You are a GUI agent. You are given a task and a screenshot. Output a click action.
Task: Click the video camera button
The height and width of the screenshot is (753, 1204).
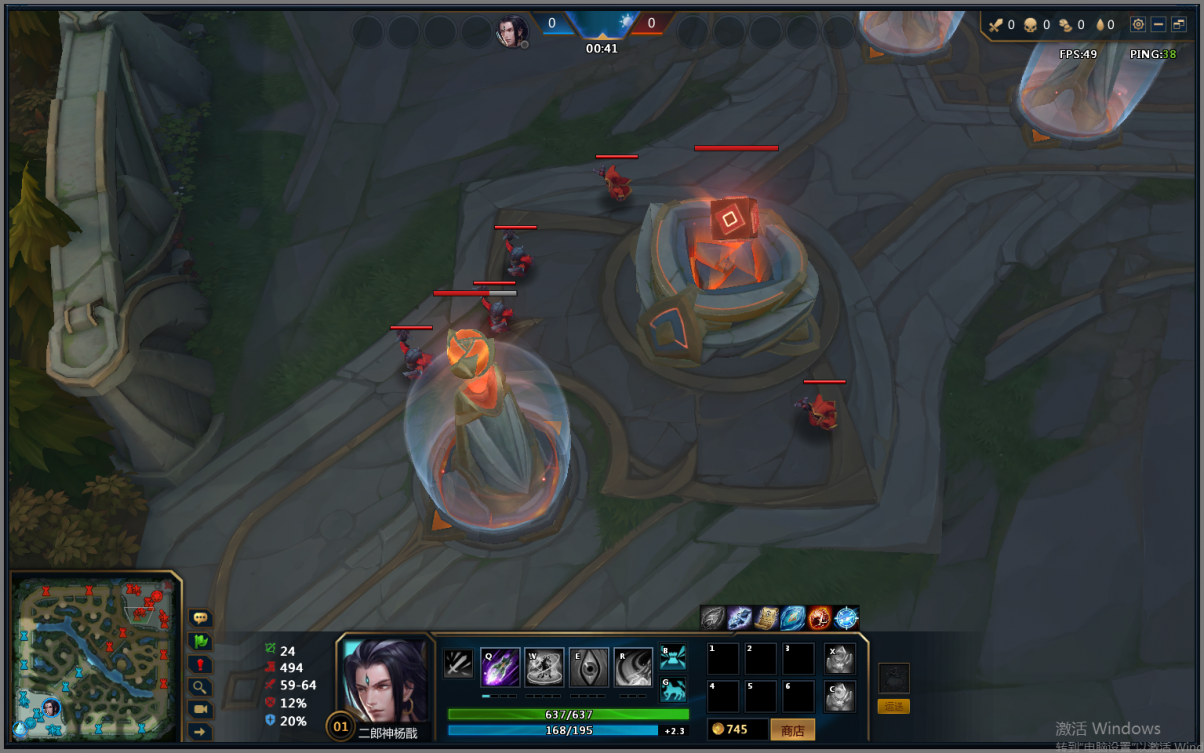(x=200, y=709)
